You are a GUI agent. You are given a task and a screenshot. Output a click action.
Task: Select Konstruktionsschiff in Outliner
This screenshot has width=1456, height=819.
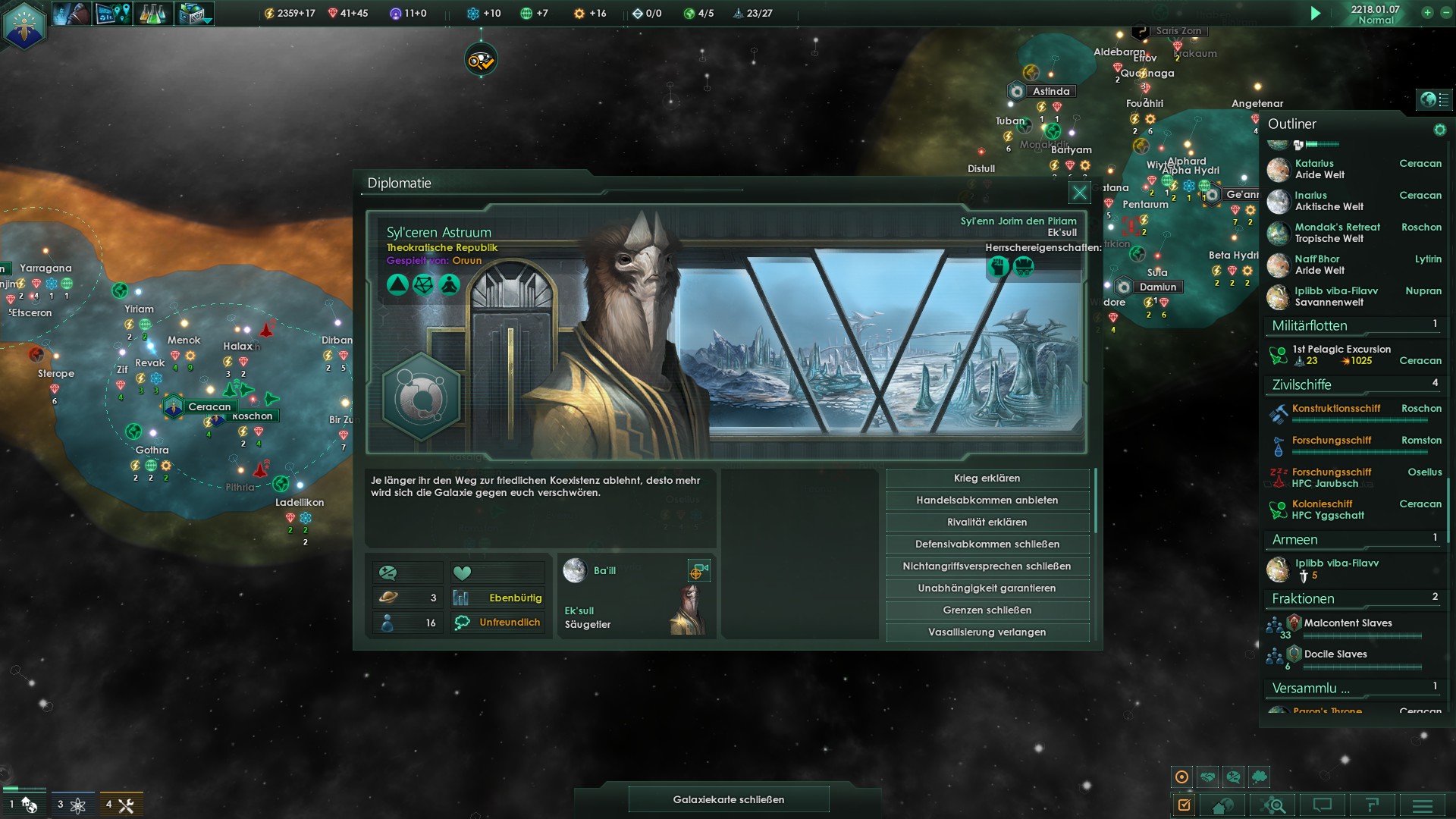tap(1336, 409)
